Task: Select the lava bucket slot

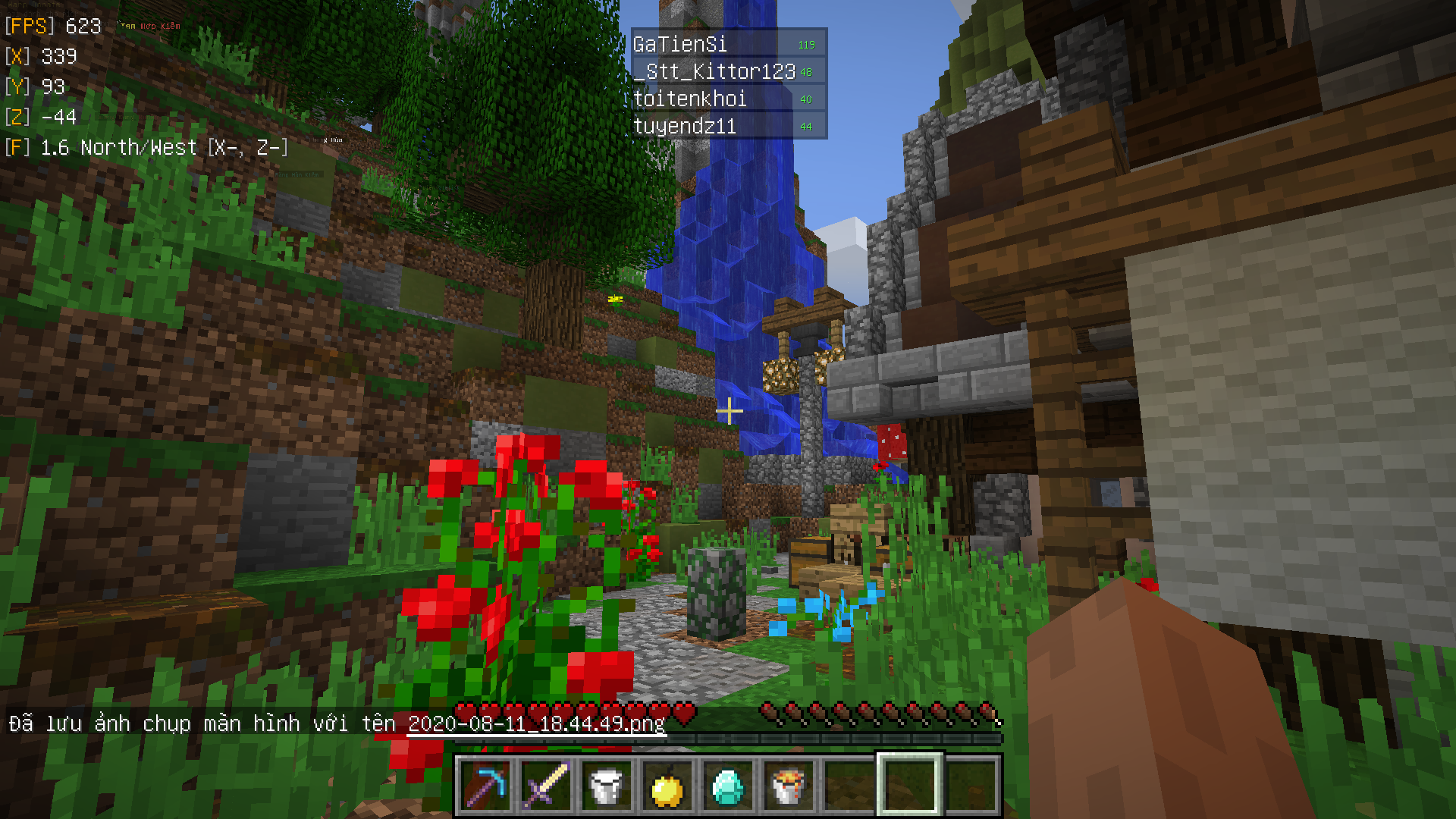Action: (789, 786)
